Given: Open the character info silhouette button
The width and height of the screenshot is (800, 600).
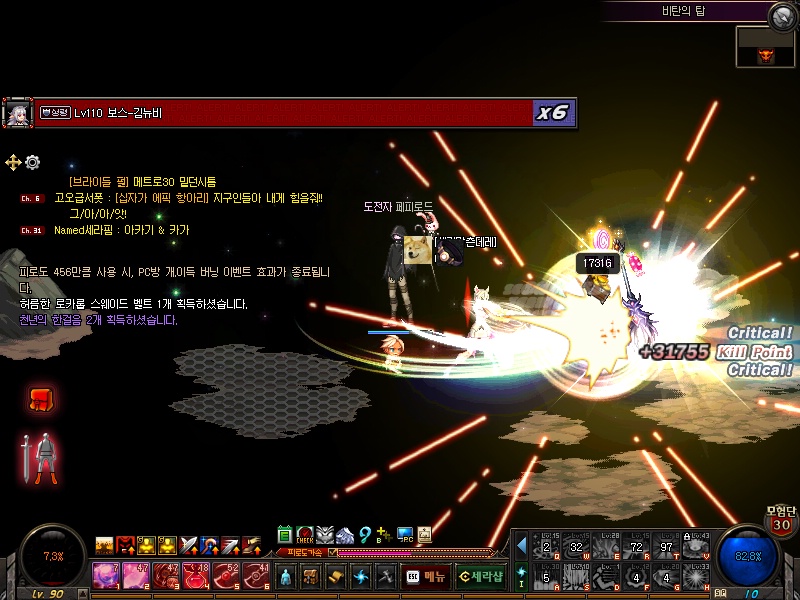Looking at the screenshot, I should pos(287,576).
